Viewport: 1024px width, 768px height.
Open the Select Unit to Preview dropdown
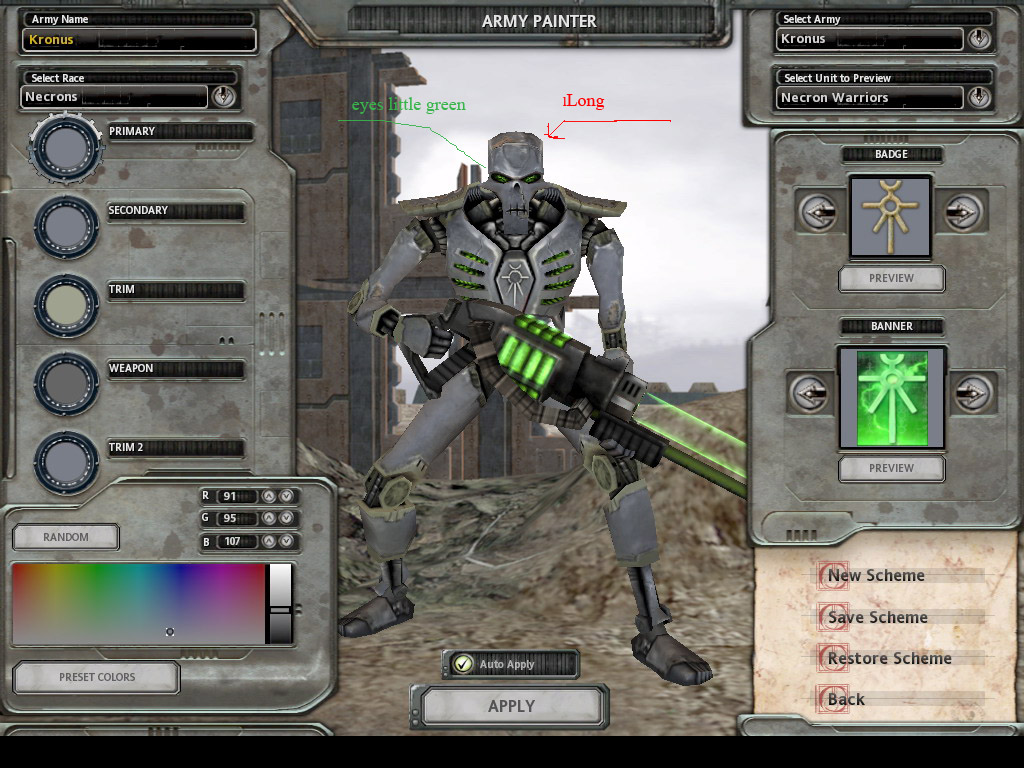978,98
